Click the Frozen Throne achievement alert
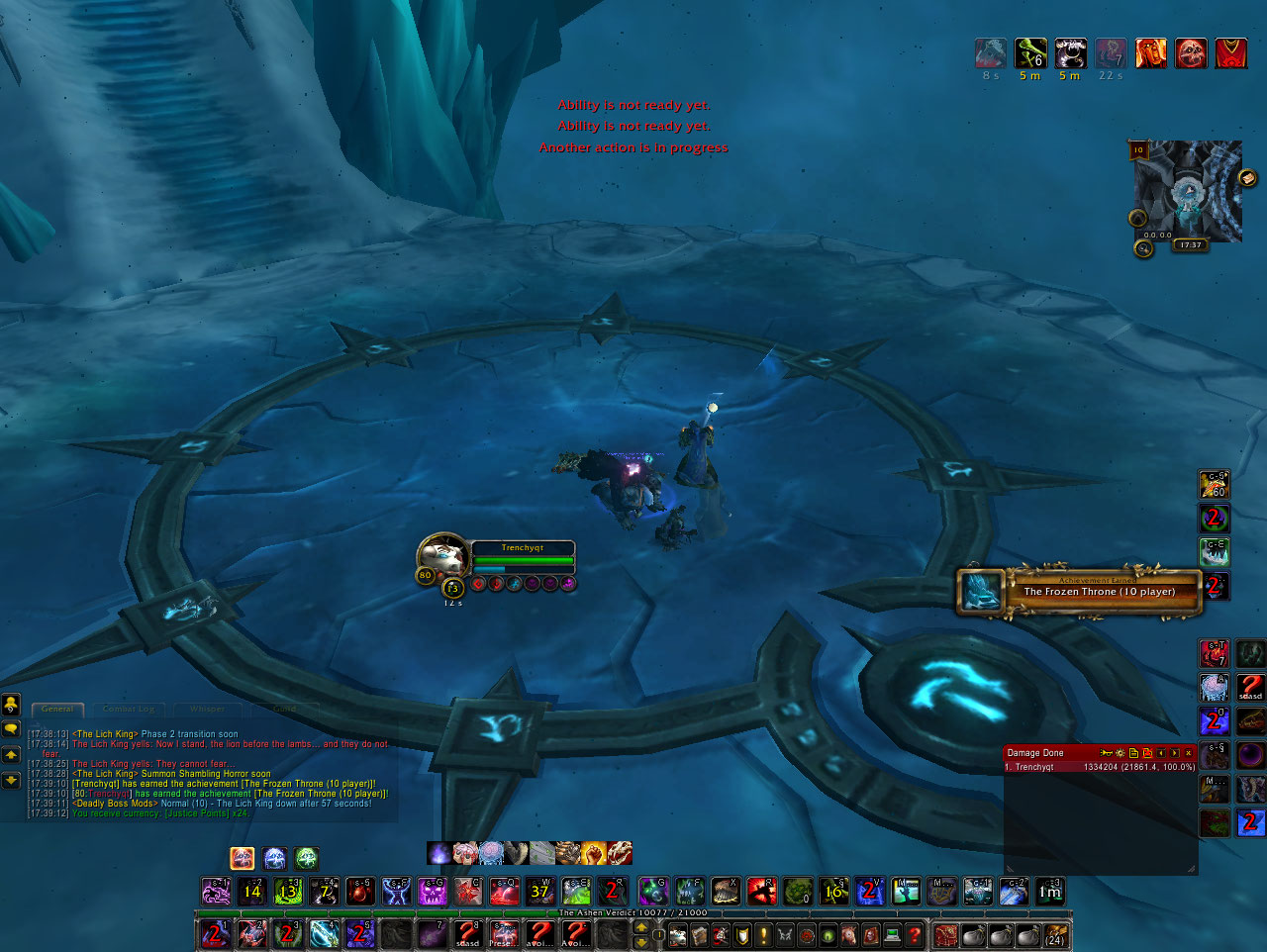Screen dimensions: 1267x952 1081,591
